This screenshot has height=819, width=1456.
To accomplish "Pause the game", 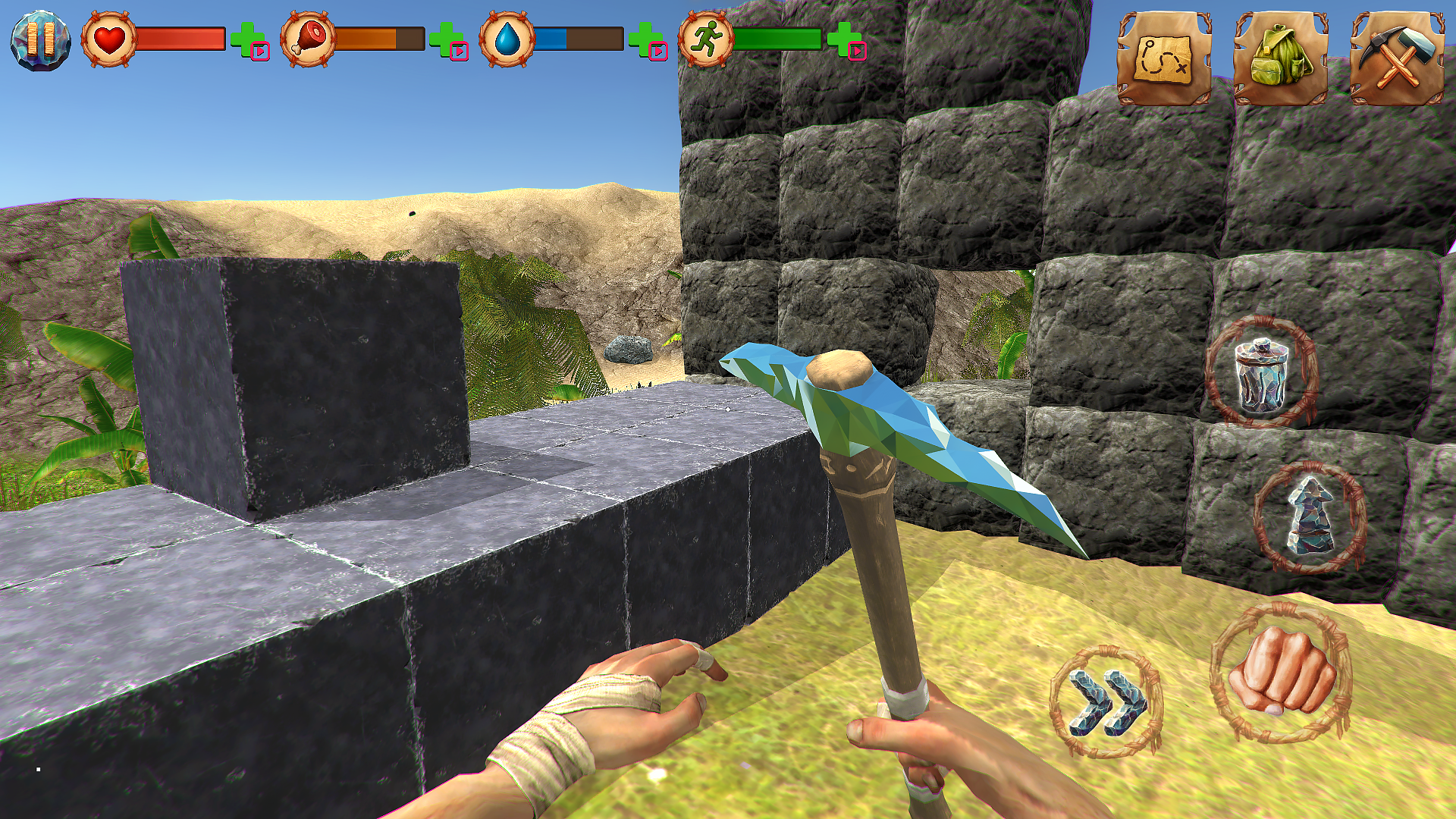I will pos(40,40).
